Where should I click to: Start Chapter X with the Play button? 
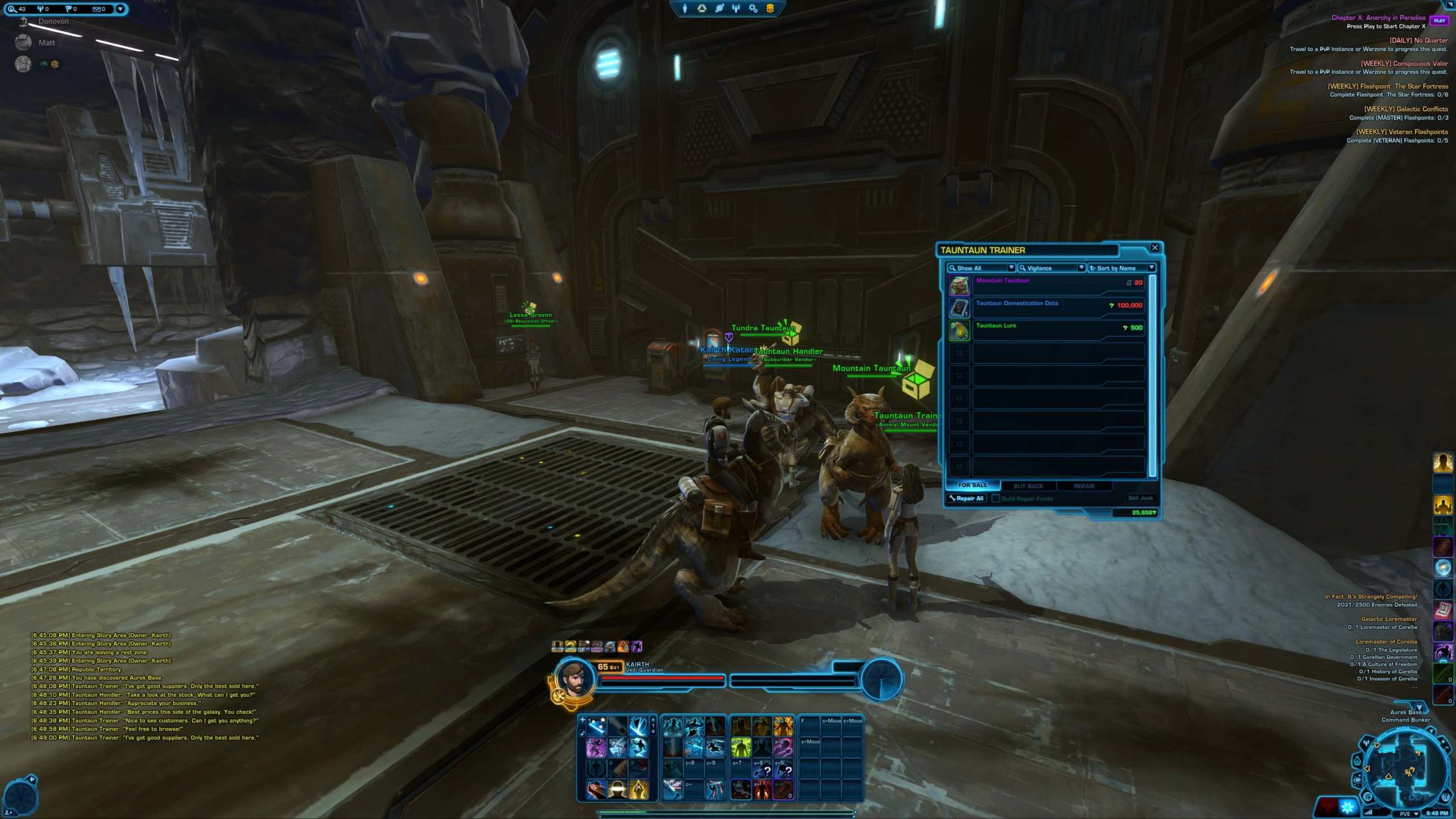pyautogui.click(x=1439, y=20)
